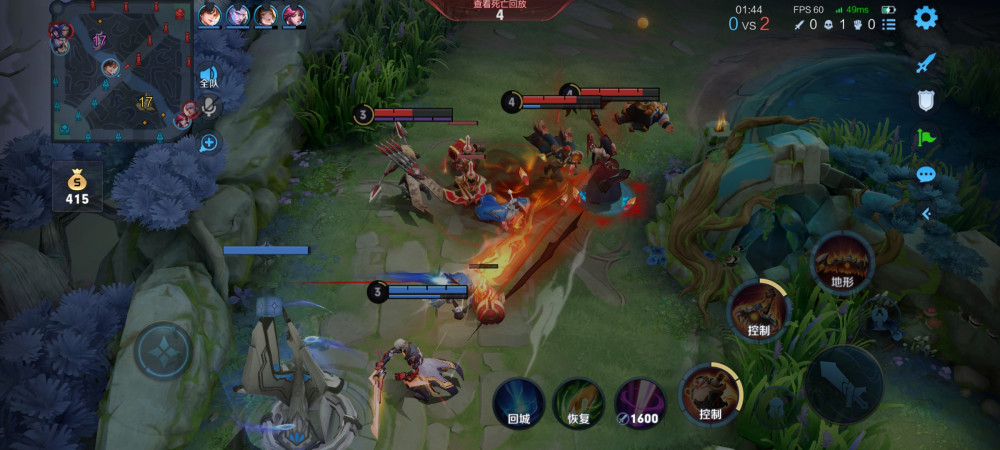Toggle the 全队 team speaker

(208, 77)
